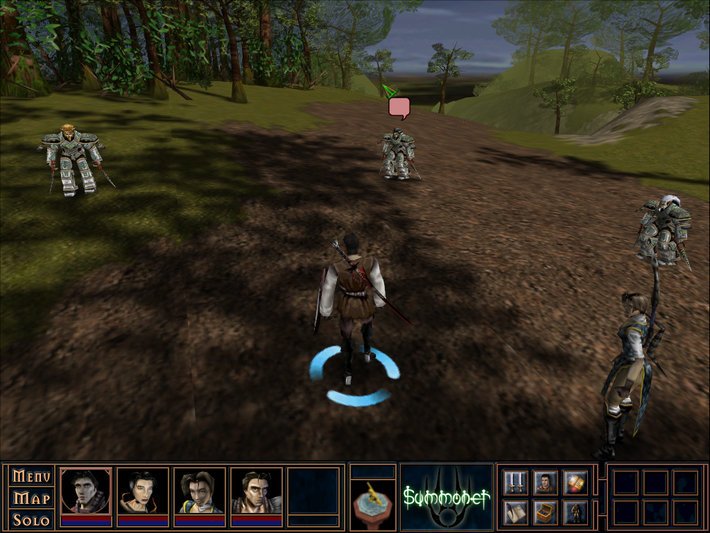
Task: Choose the brown-haired woman's party portrait
Action: coord(200,490)
